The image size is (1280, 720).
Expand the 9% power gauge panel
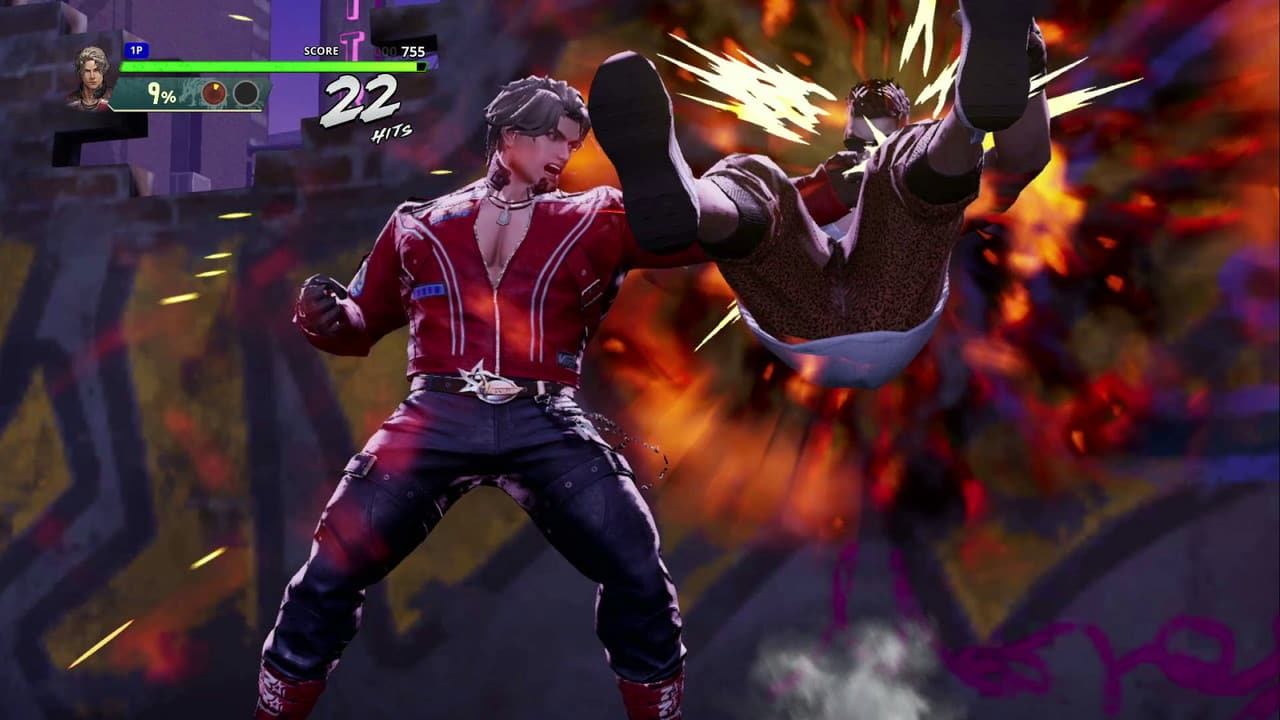click(160, 95)
